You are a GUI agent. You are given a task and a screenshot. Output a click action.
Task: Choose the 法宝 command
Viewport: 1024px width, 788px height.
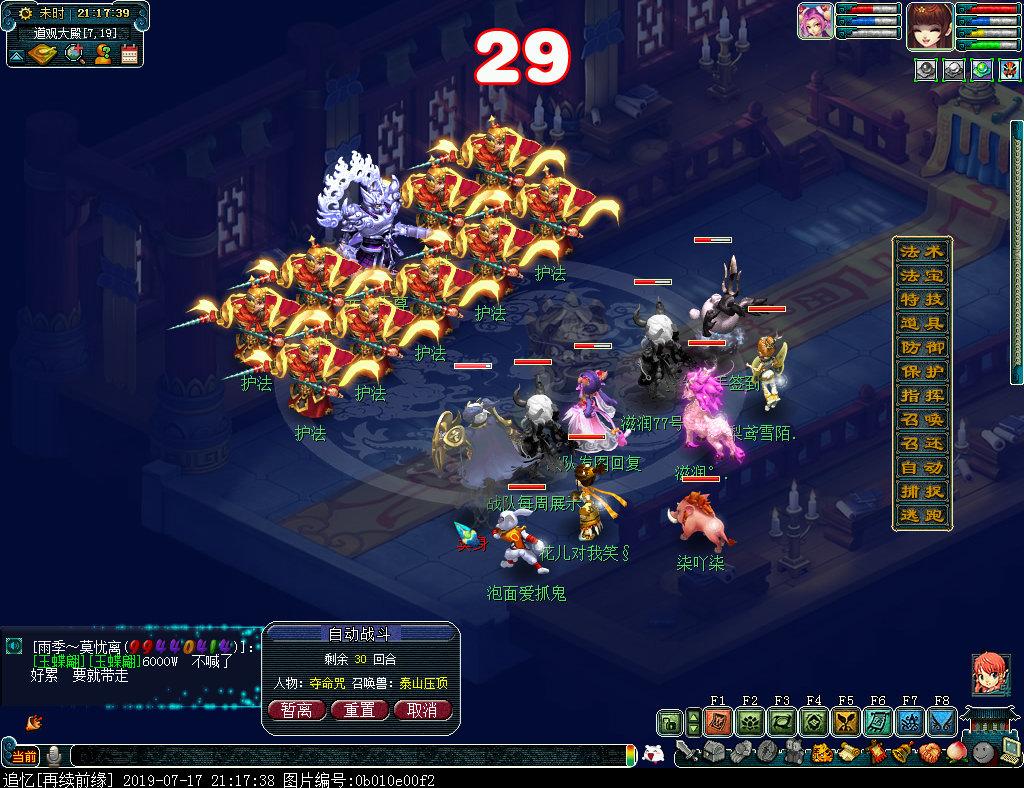(921, 275)
